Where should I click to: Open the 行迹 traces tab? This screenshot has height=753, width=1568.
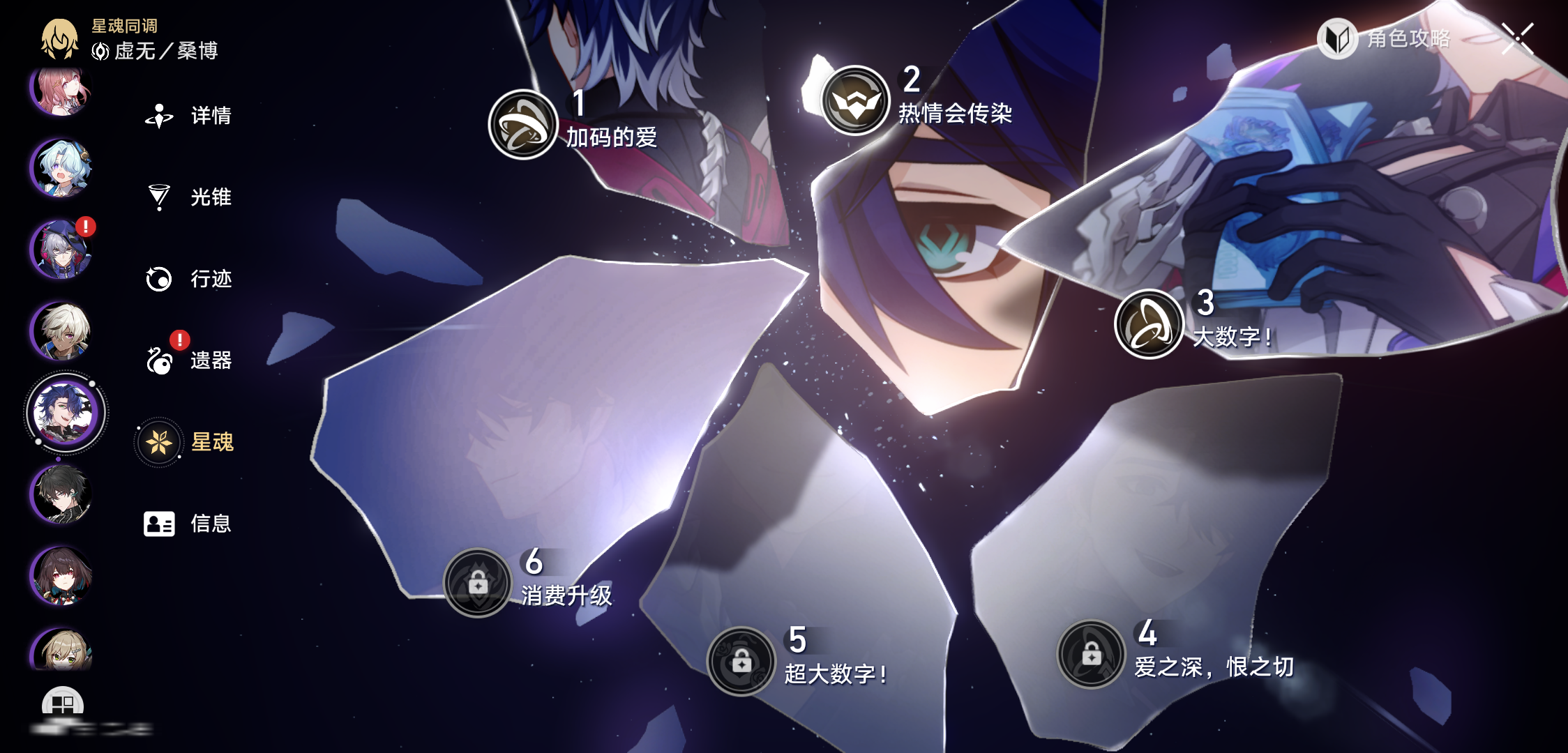[188, 279]
